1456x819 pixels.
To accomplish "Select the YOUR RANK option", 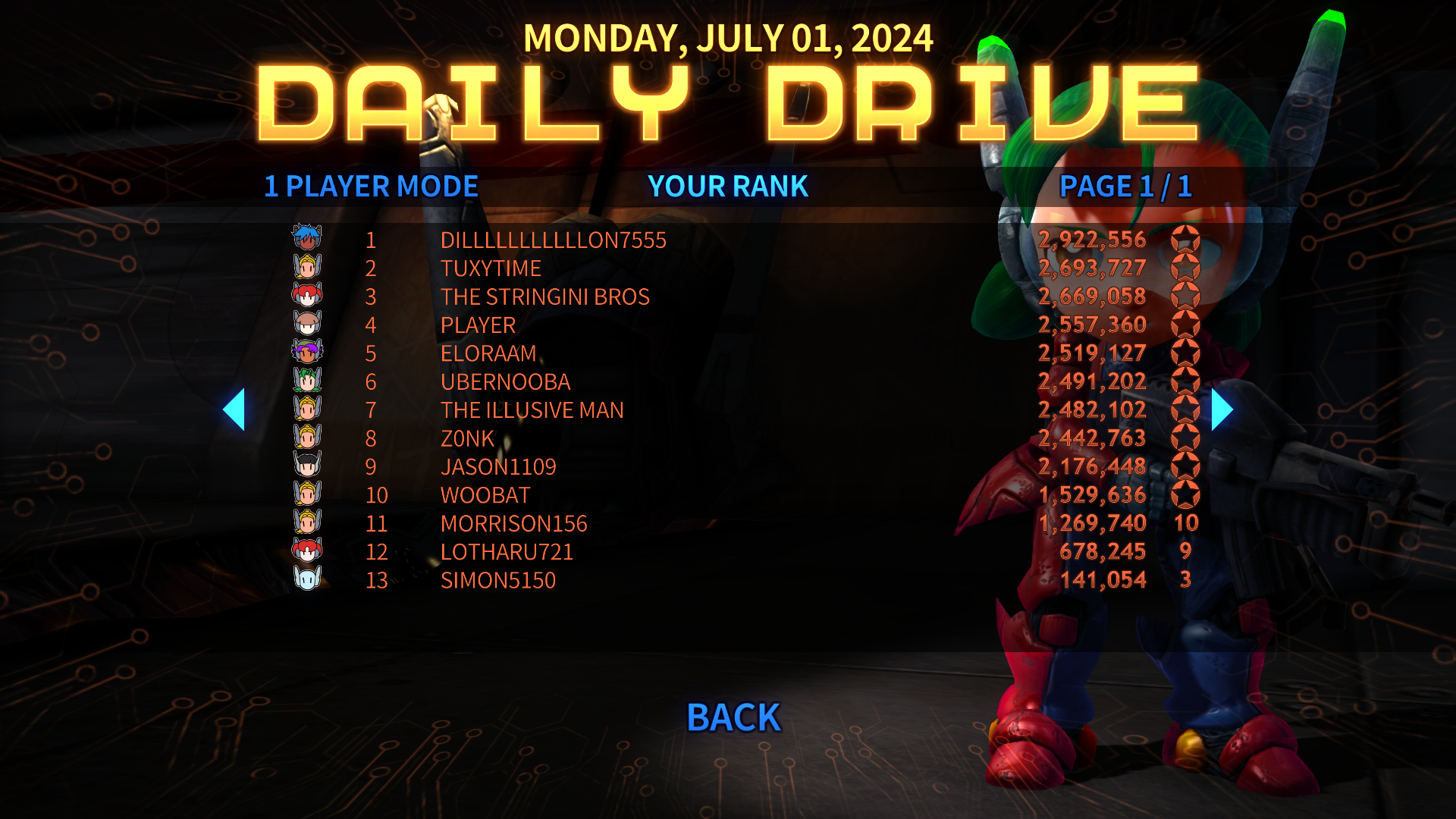I will [728, 187].
